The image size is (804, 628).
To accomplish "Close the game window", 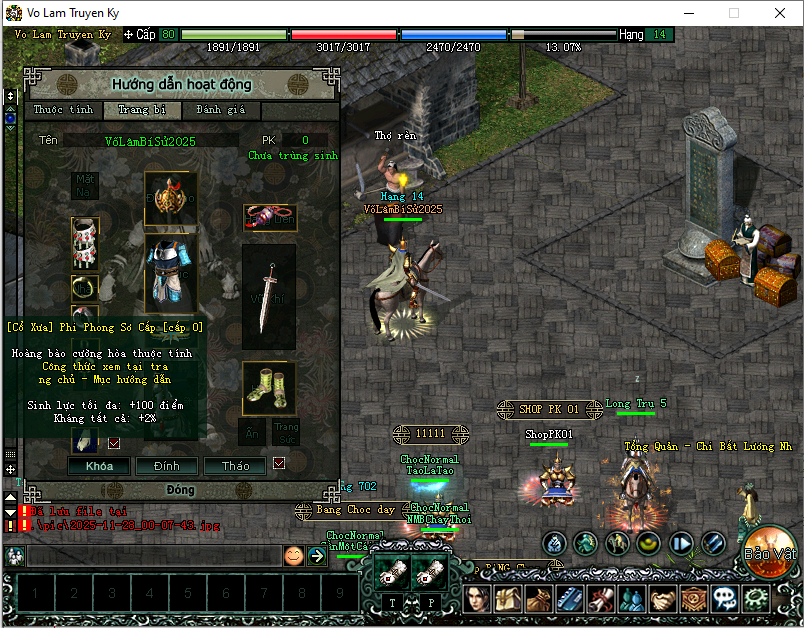I will point(780,13).
